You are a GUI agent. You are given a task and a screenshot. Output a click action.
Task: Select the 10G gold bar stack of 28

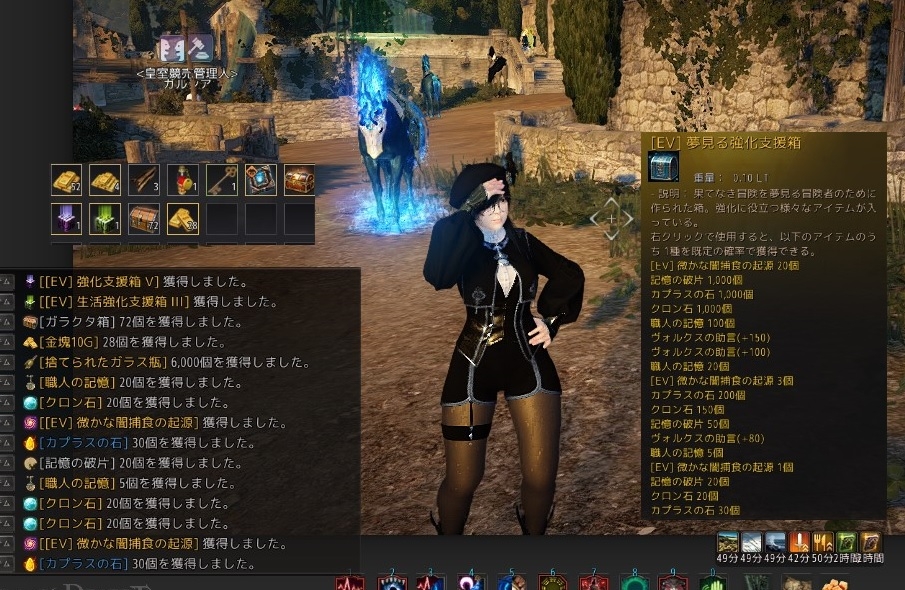click(x=183, y=219)
